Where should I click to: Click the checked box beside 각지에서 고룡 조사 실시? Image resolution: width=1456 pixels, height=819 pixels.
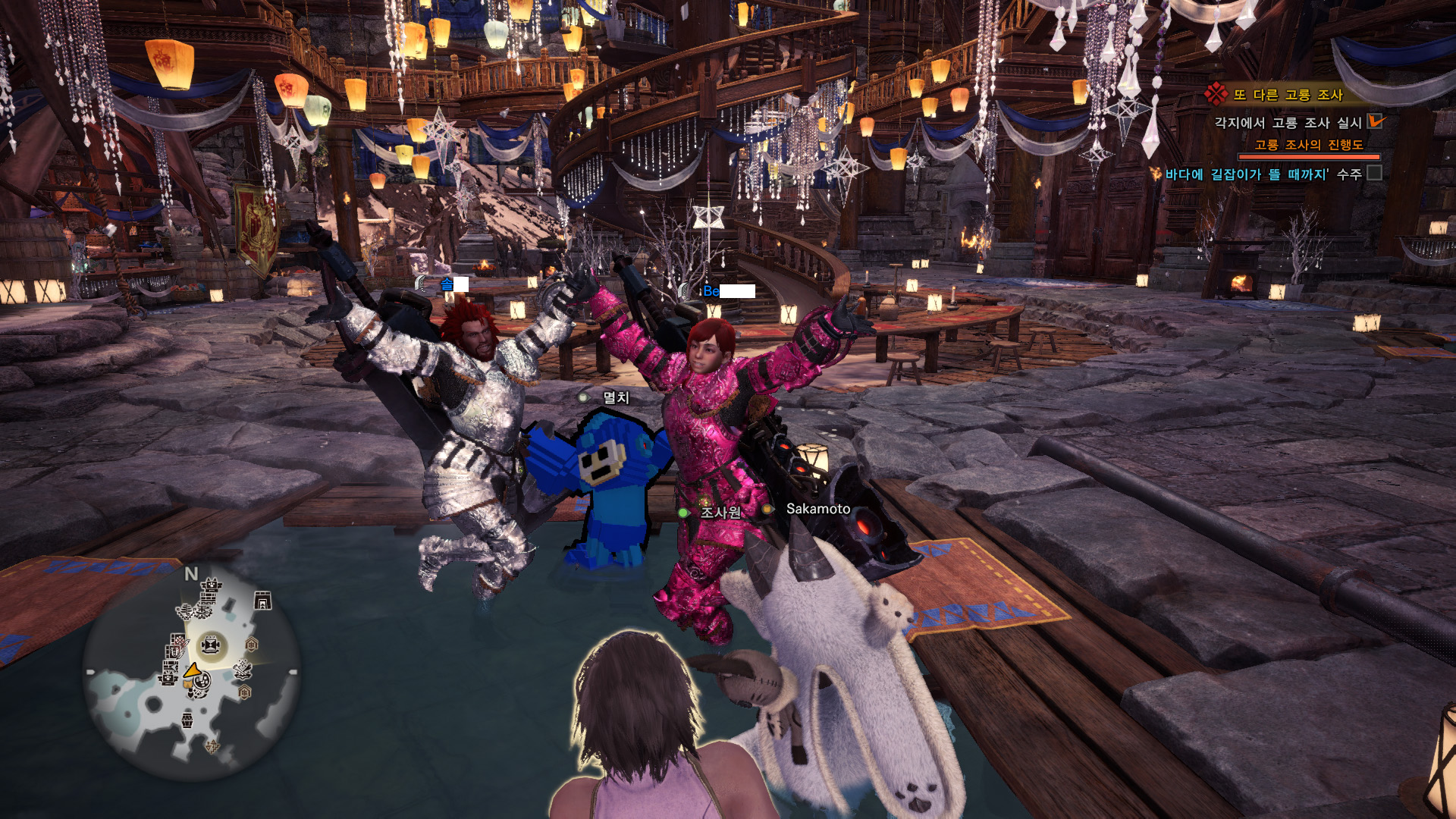1374,121
